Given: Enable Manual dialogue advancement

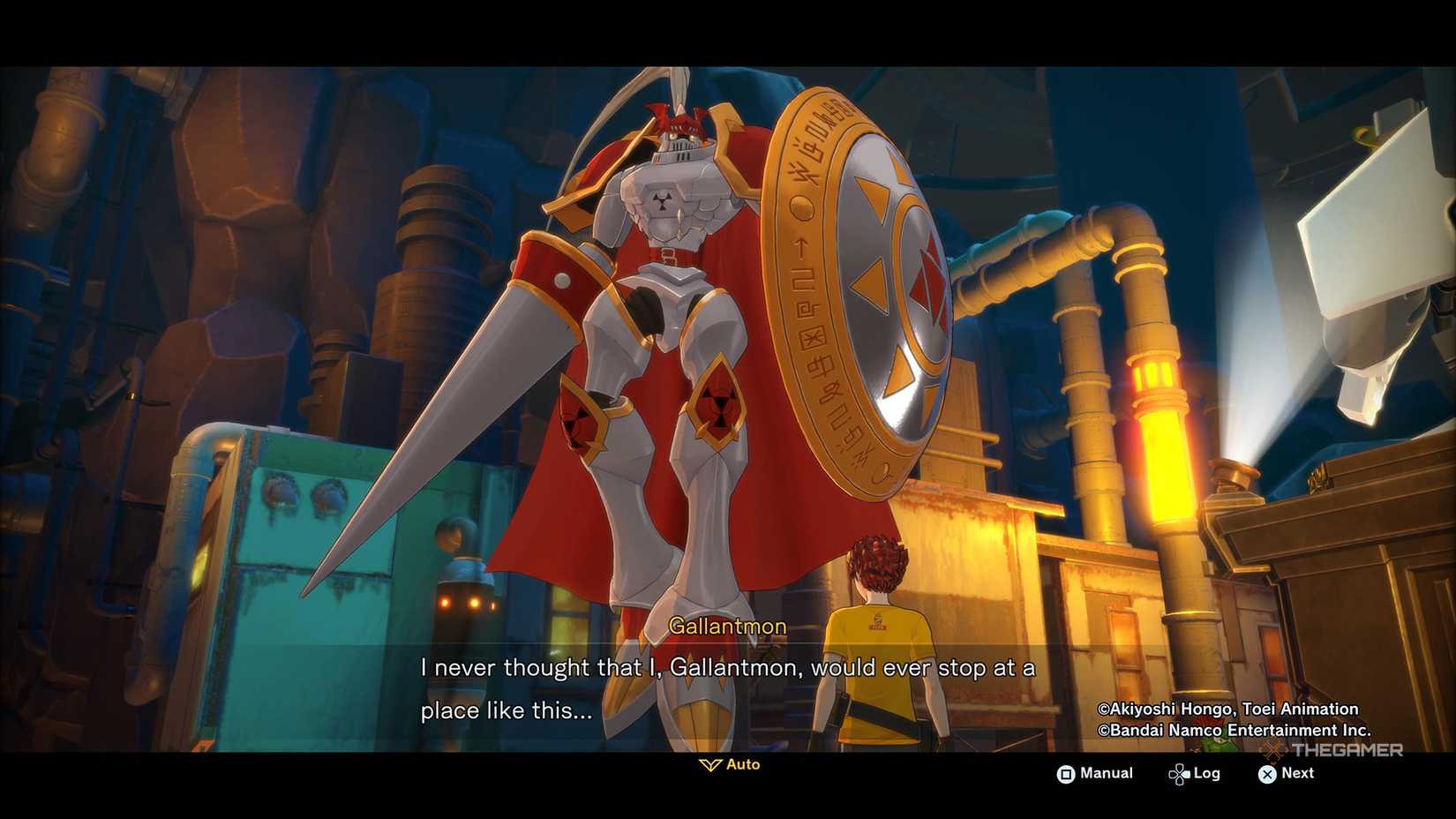Looking at the screenshot, I should 1106,774.
